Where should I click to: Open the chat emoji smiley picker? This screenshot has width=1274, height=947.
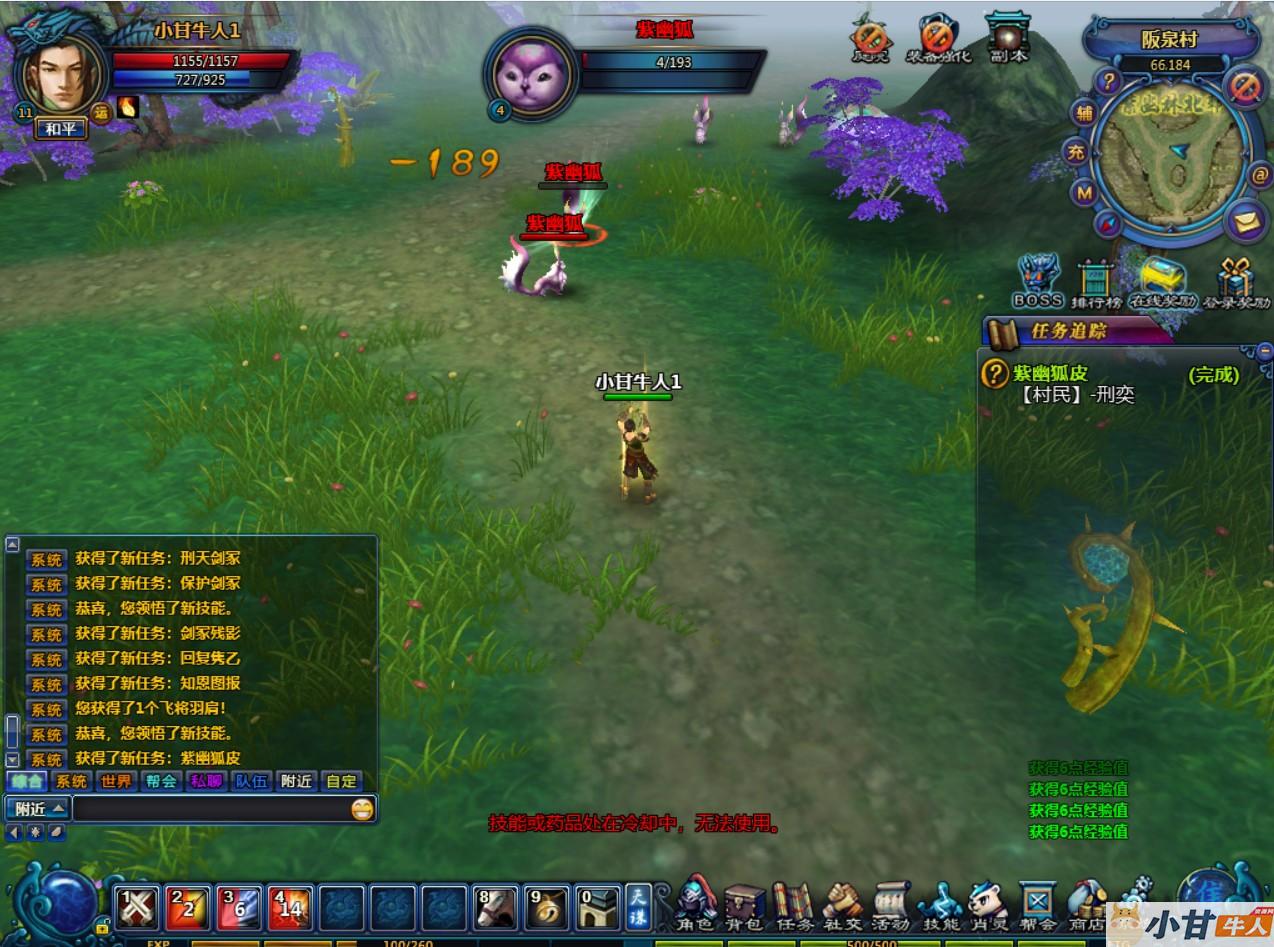click(x=362, y=809)
